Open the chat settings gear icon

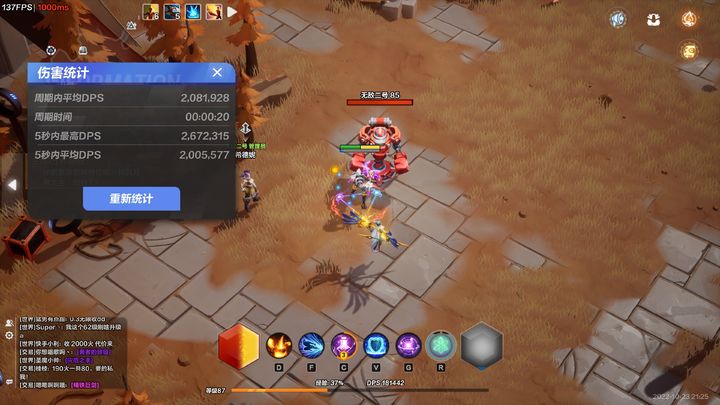(8, 337)
